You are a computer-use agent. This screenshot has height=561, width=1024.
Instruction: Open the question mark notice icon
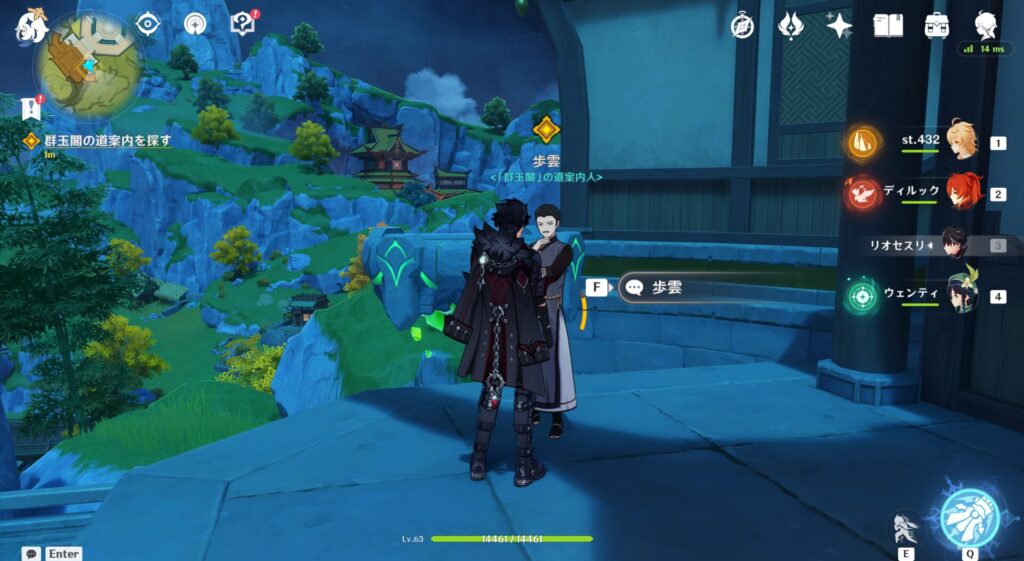242,24
